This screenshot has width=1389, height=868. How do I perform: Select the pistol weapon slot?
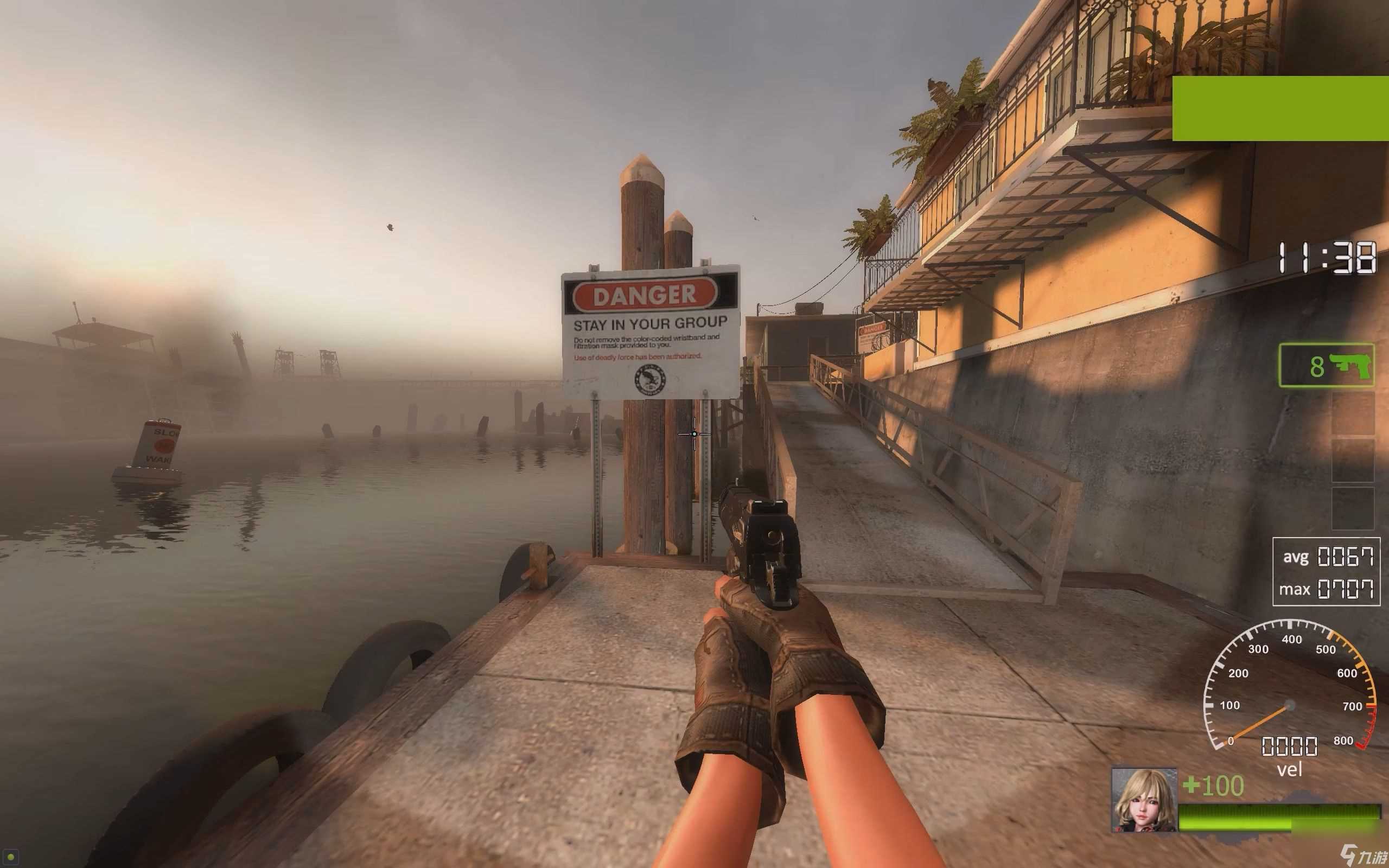[1326, 365]
